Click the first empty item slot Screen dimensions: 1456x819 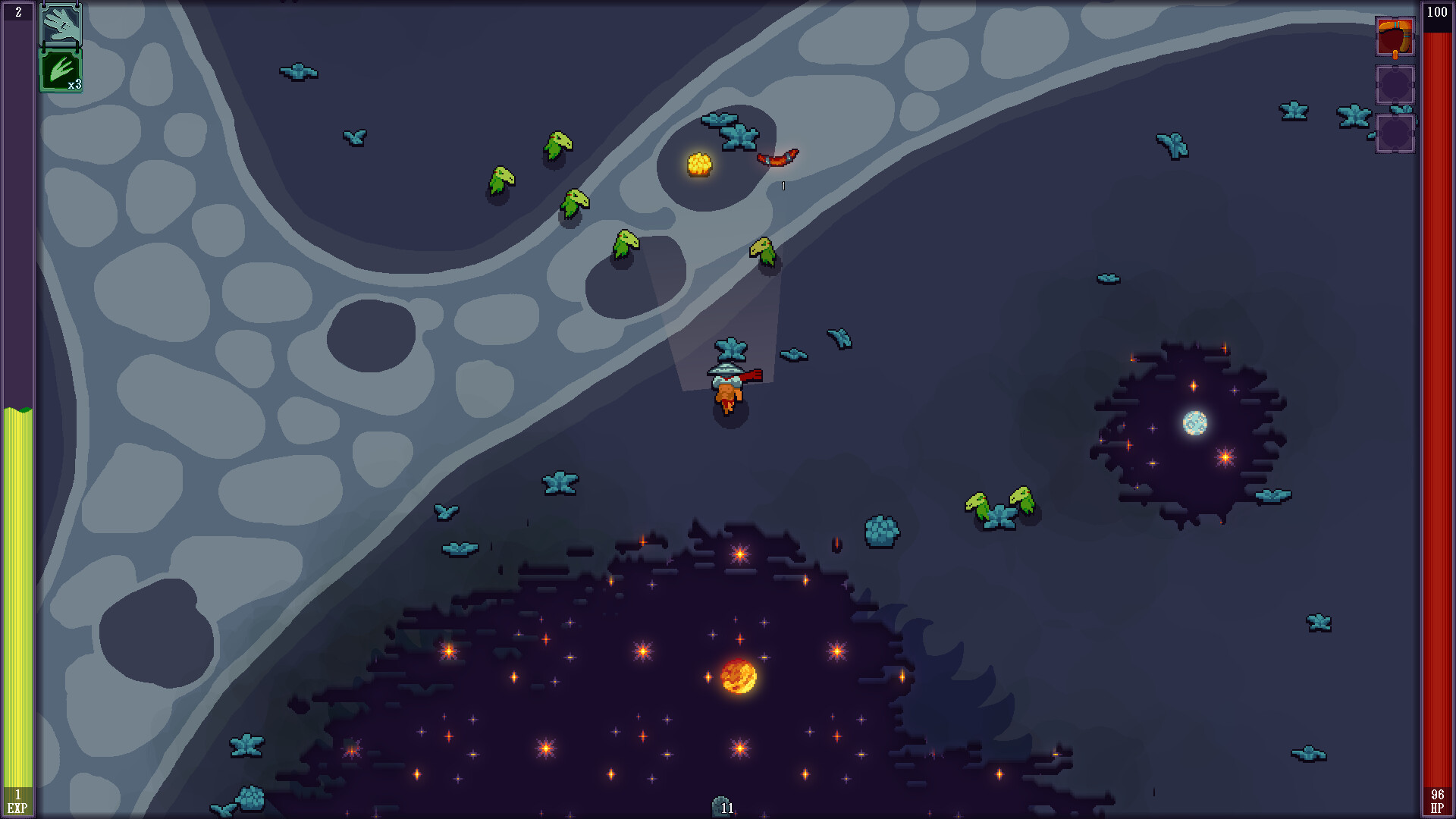(x=1395, y=86)
